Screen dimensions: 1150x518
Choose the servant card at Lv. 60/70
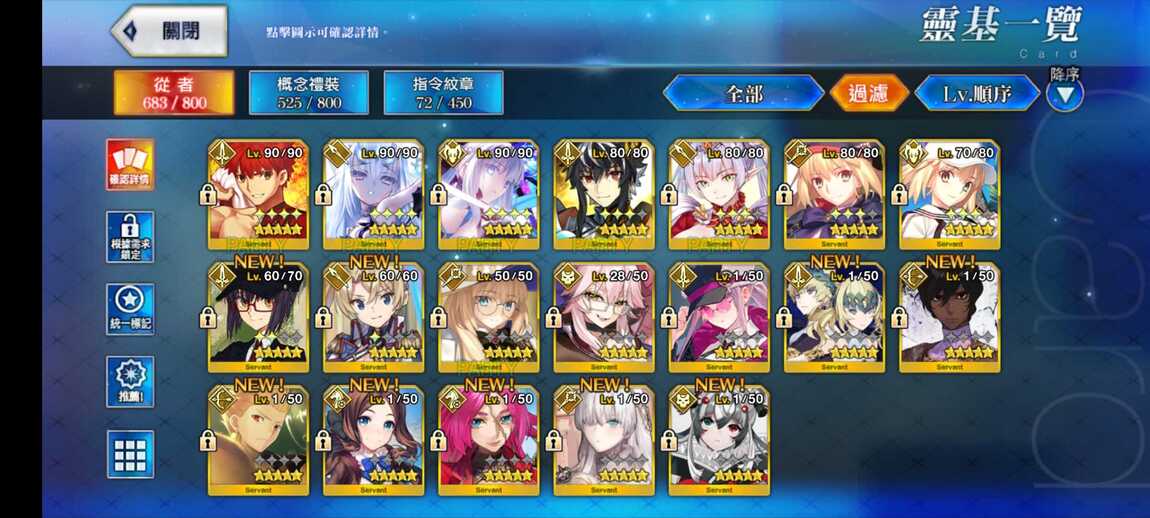coord(259,317)
